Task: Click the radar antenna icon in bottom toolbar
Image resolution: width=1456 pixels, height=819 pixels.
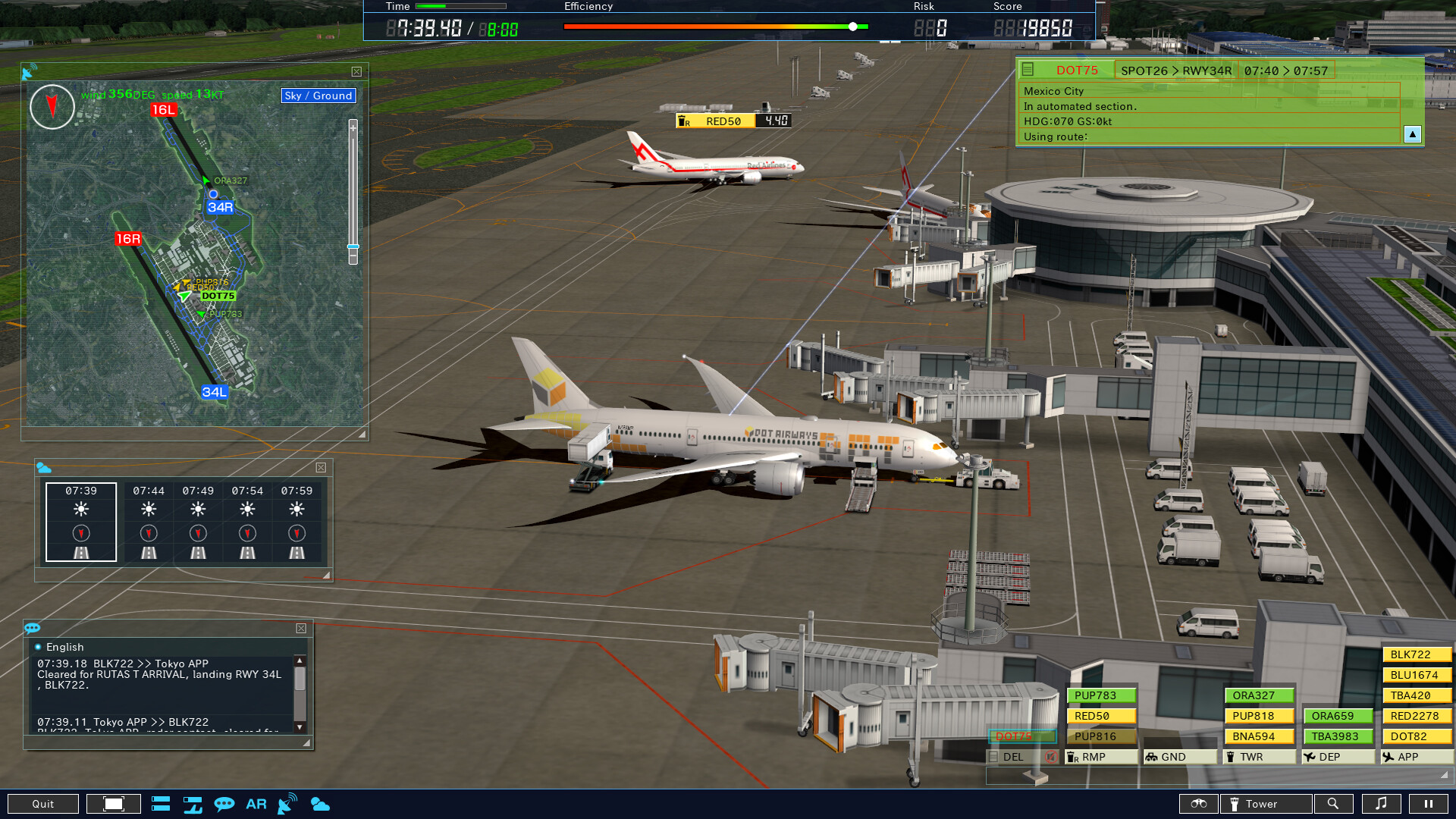Action: [x=287, y=802]
